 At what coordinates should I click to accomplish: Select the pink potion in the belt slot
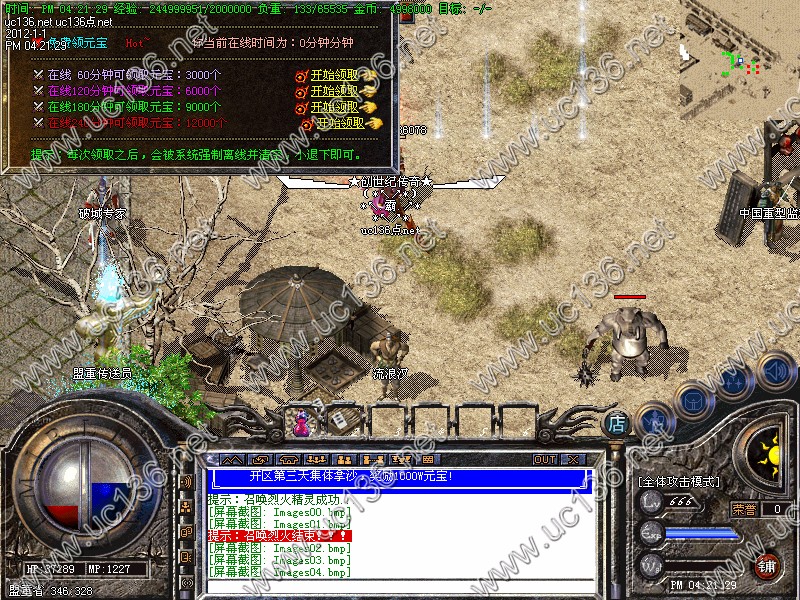[x=299, y=423]
